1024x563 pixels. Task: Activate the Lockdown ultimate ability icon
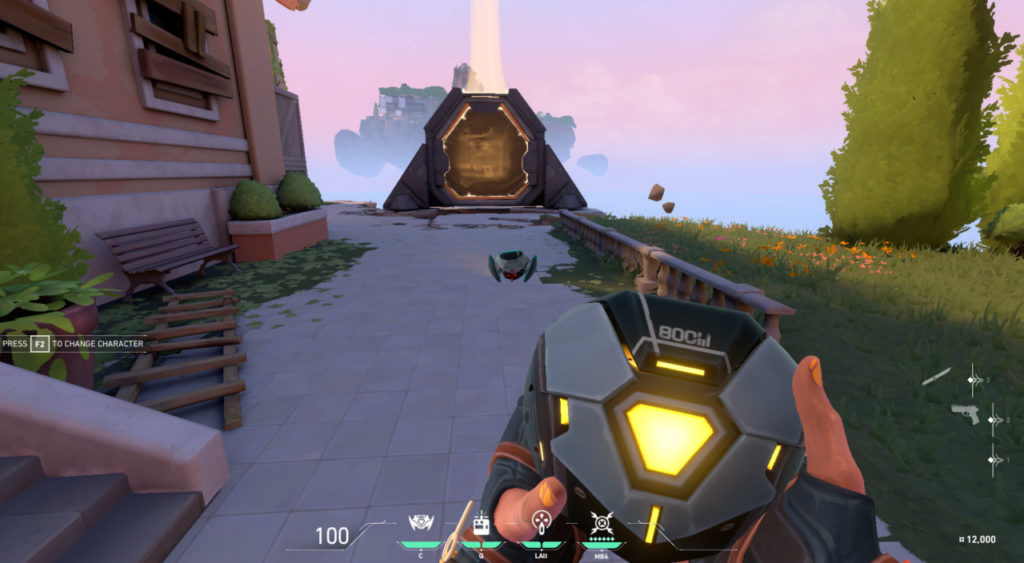pos(602,523)
